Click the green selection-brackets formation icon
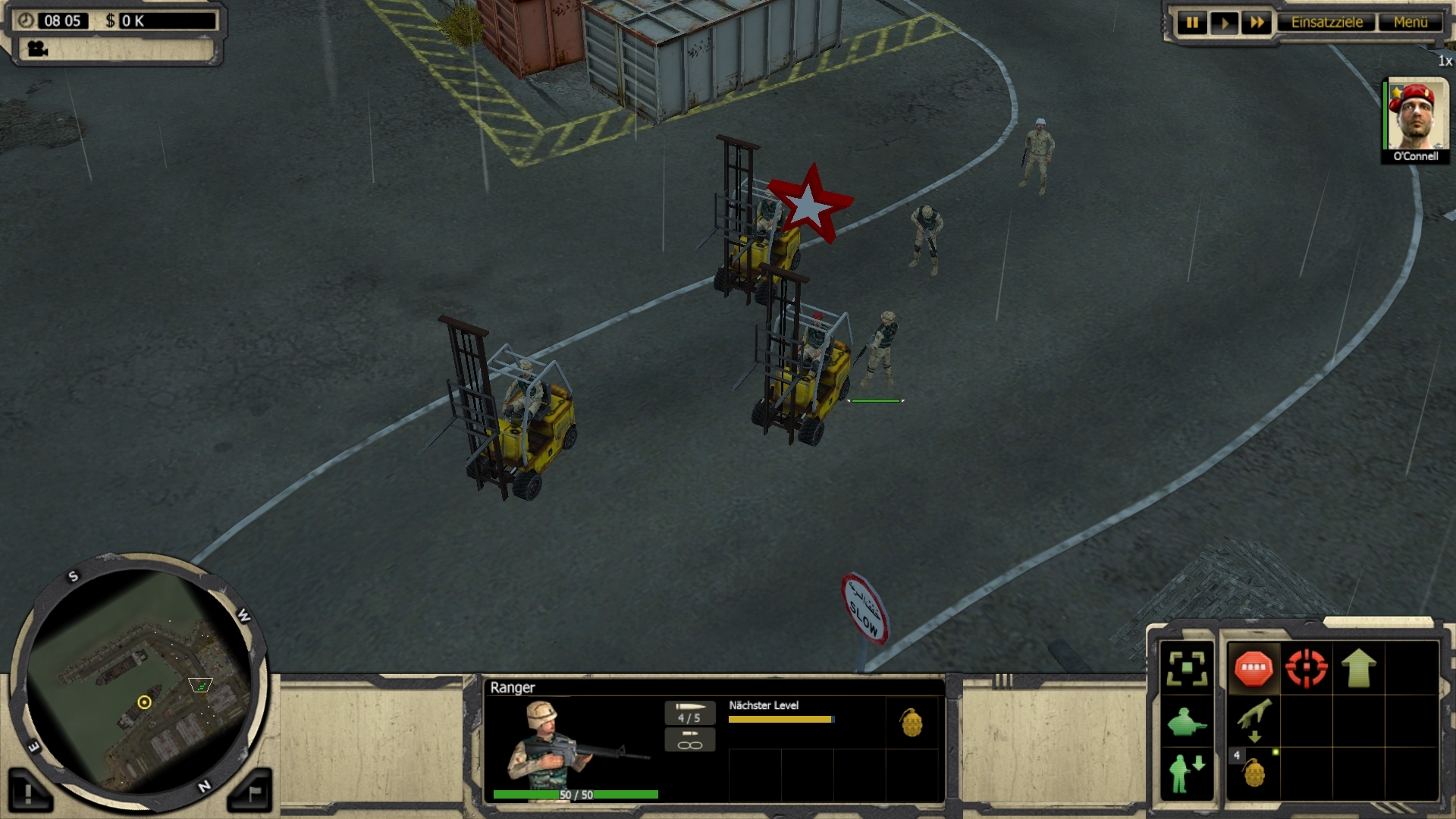Image resolution: width=1456 pixels, height=819 pixels. (1187, 668)
